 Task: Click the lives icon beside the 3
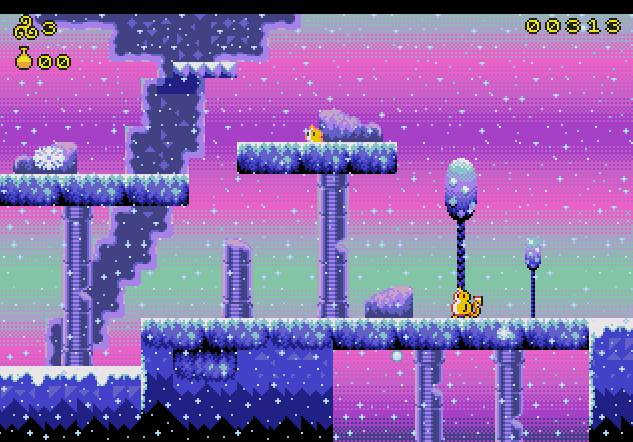pyautogui.click(x=25, y=28)
